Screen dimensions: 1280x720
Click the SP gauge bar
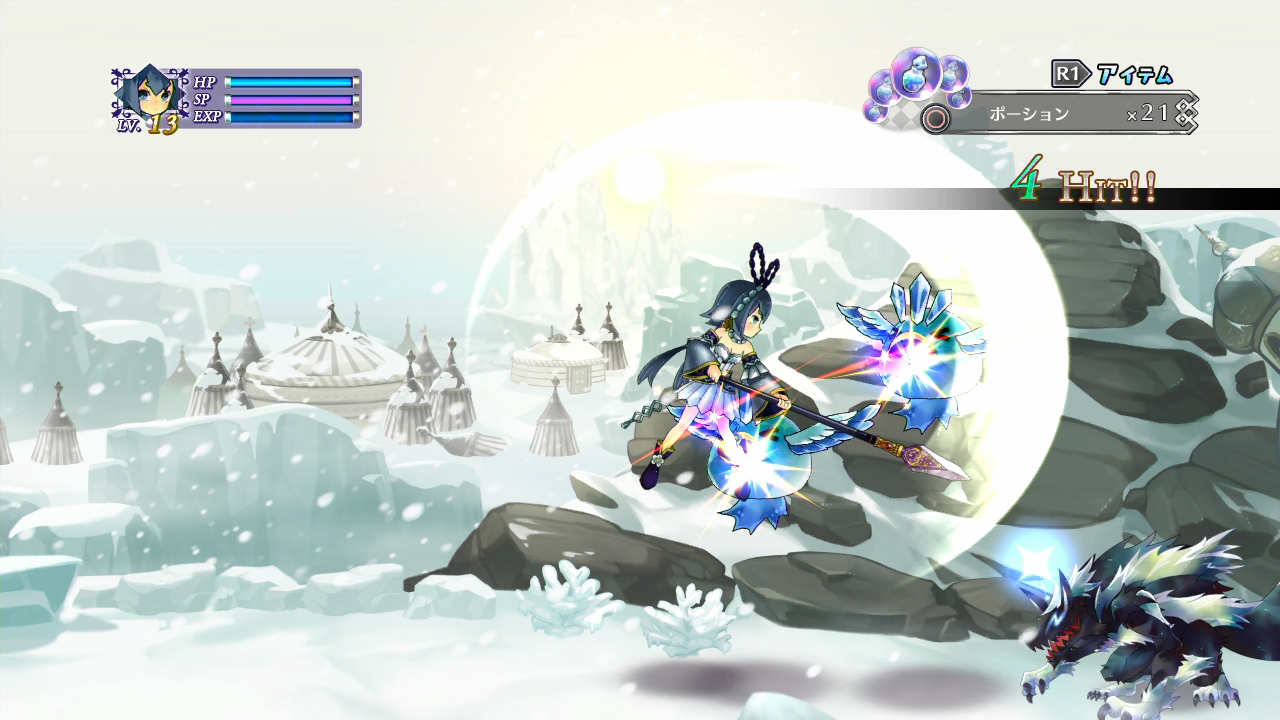(290, 100)
